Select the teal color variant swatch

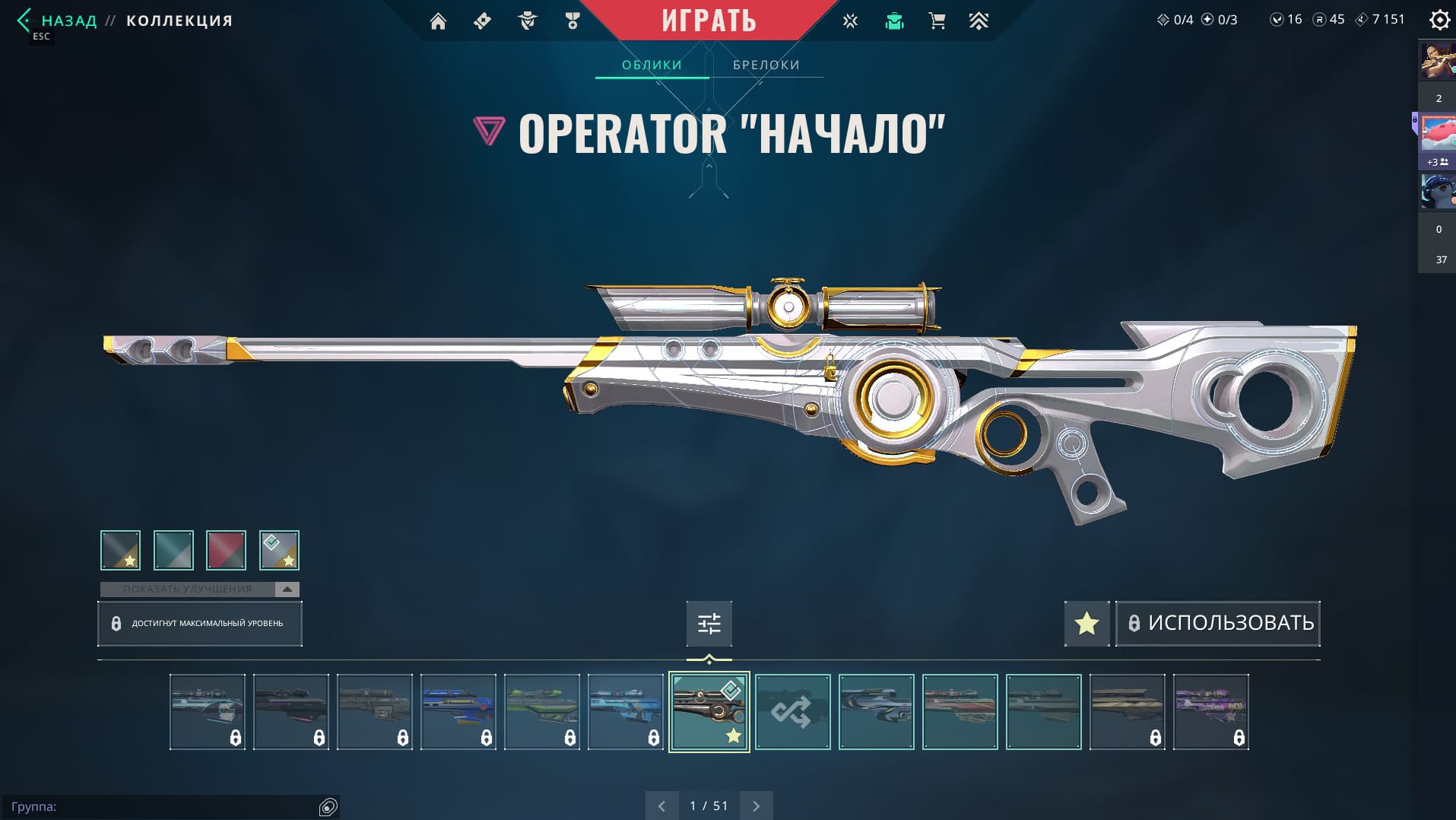[x=173, y=550]
